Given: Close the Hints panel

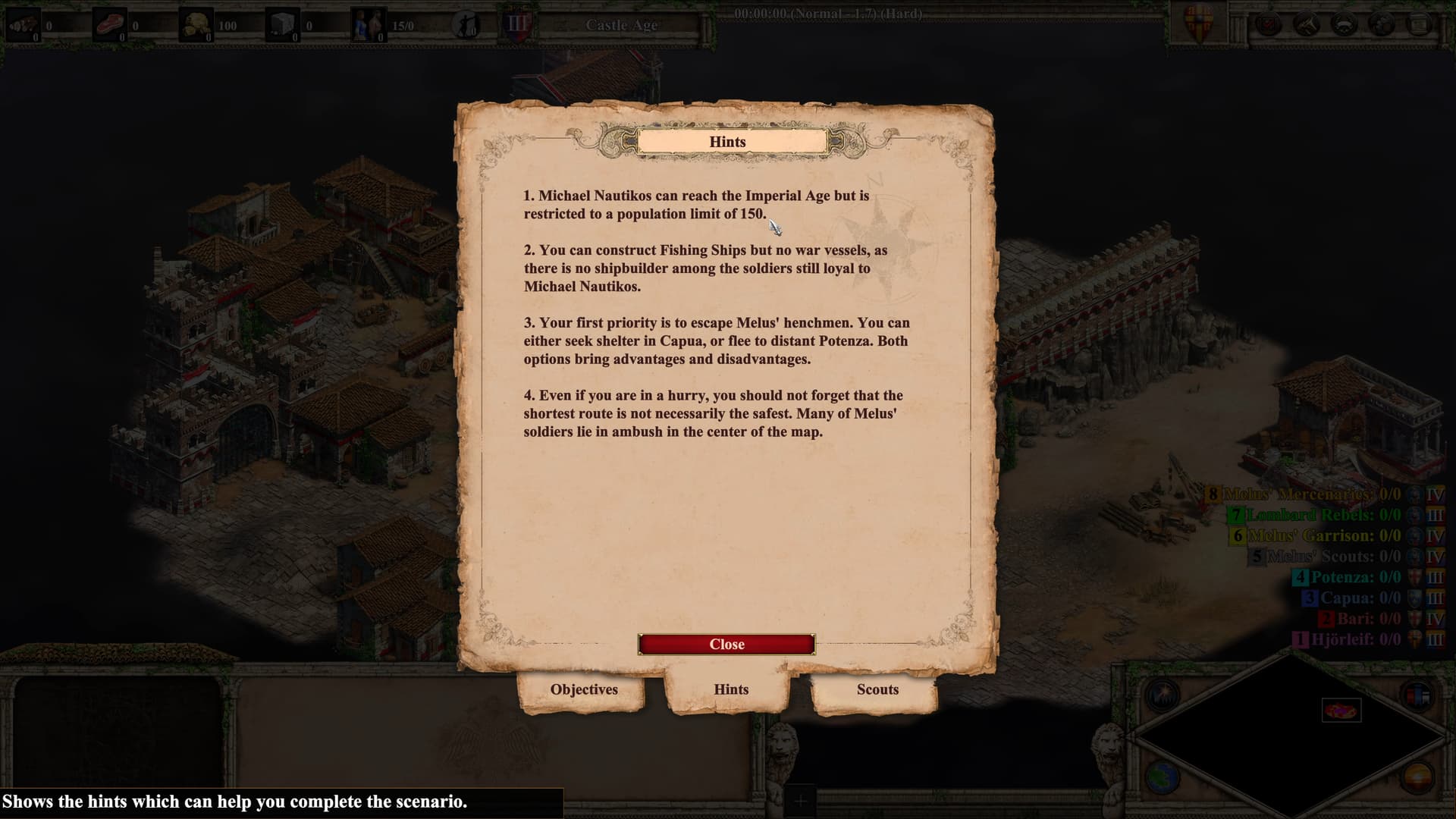Looking at the screenshot, I should 726,644.
